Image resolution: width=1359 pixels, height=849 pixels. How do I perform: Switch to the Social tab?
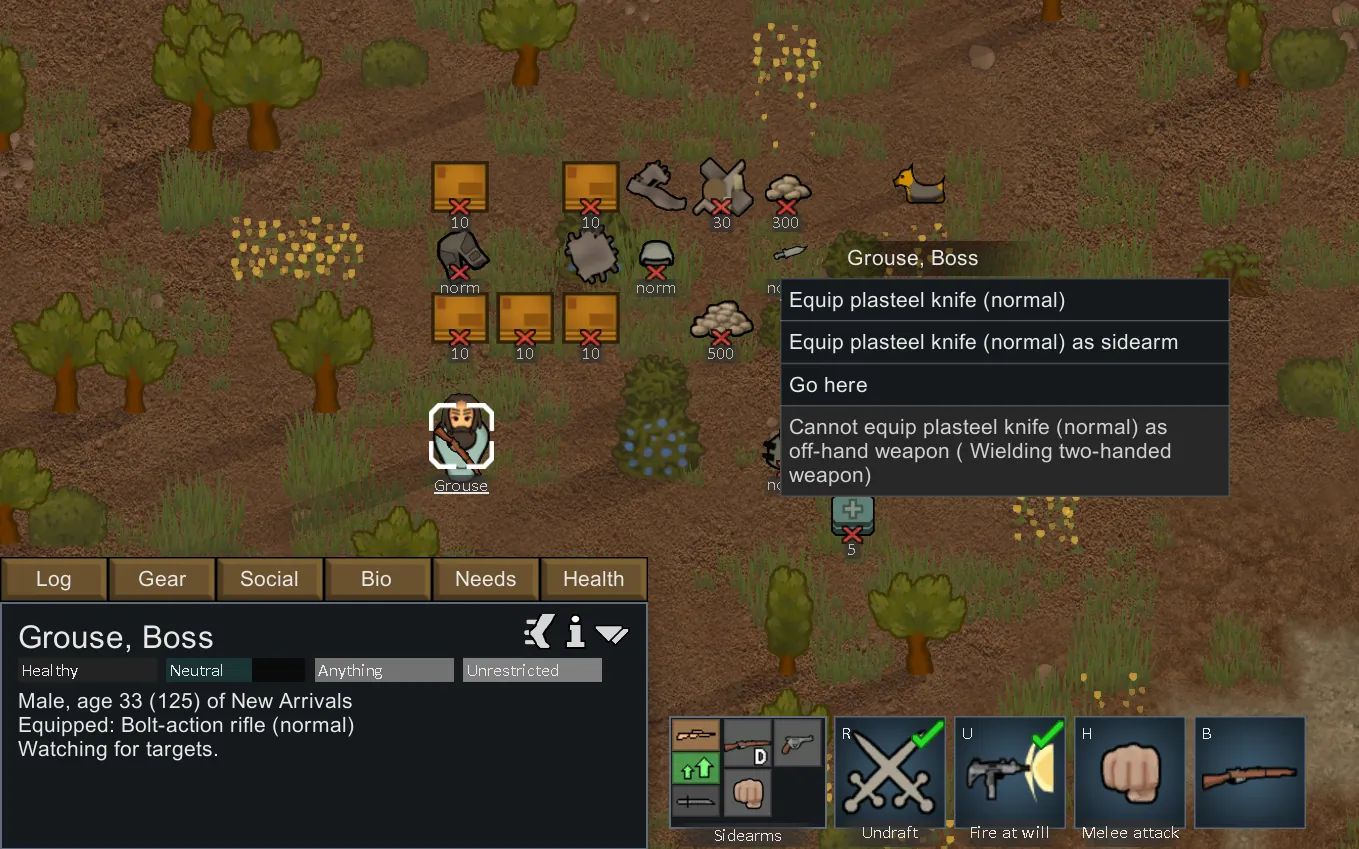click(x=269, y=579)
